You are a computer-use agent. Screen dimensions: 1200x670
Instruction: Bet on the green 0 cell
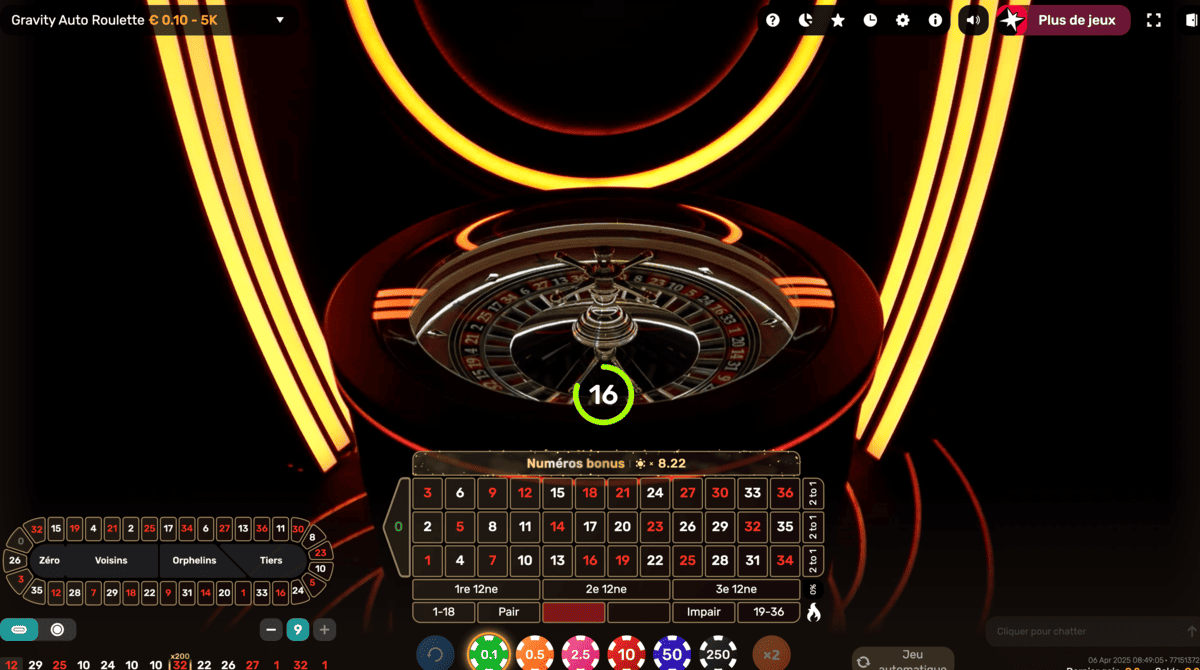398,526
